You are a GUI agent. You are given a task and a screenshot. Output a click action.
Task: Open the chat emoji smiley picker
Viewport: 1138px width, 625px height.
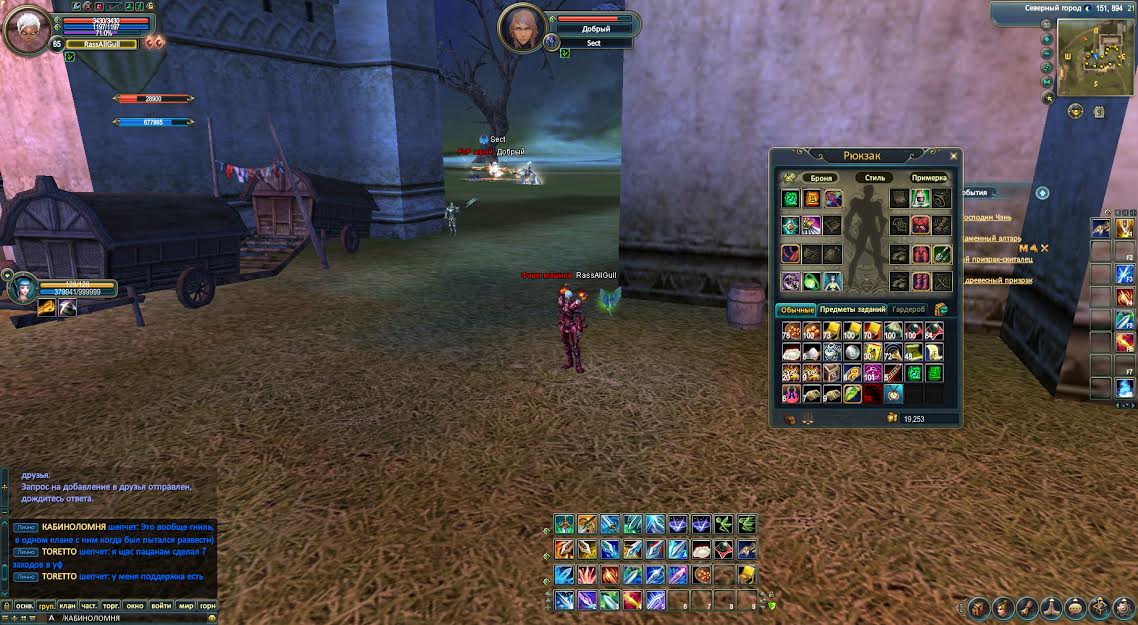pos(211,618)
